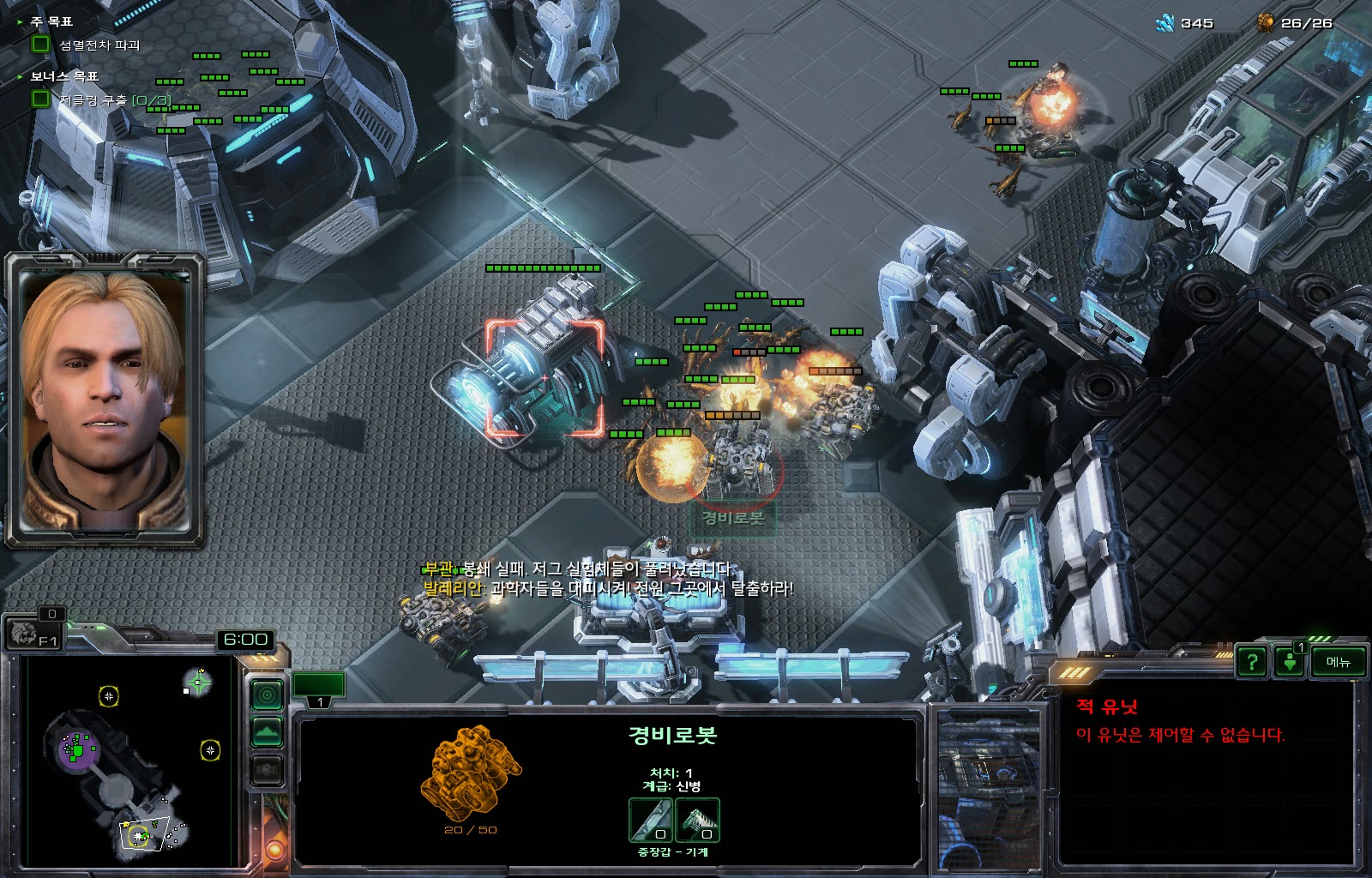Click the mineral resource icon
Image resolution: width=1372 pixels, height=878 pixels.
tap(1164, 23)
